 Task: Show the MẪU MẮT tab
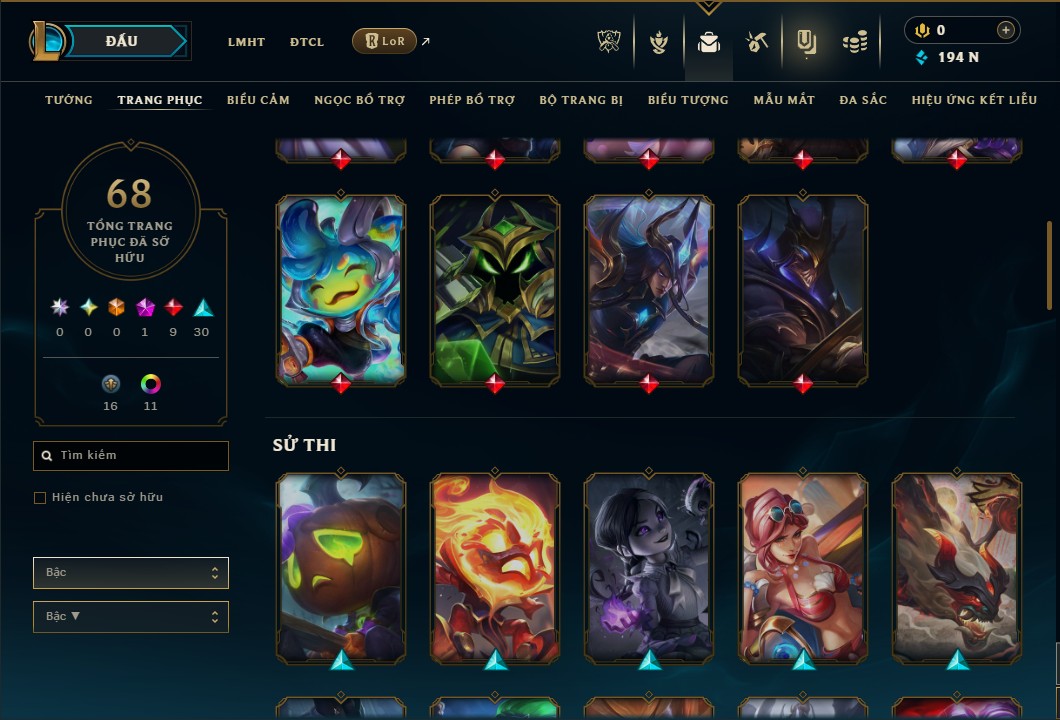click(x=784, y=100)
